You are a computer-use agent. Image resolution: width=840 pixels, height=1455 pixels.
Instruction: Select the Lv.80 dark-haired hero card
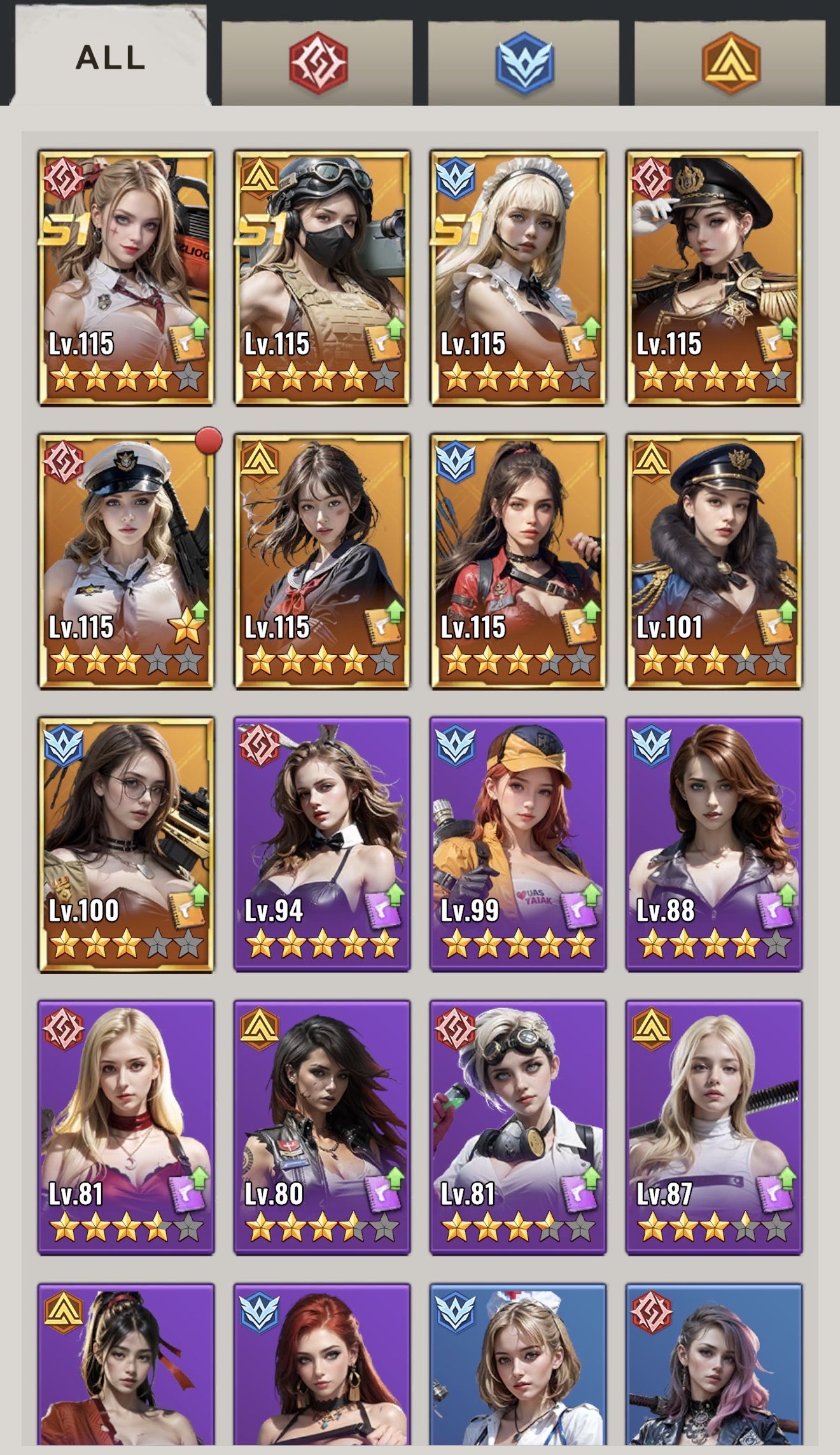pyautogui.click(x=322, y=1127)
